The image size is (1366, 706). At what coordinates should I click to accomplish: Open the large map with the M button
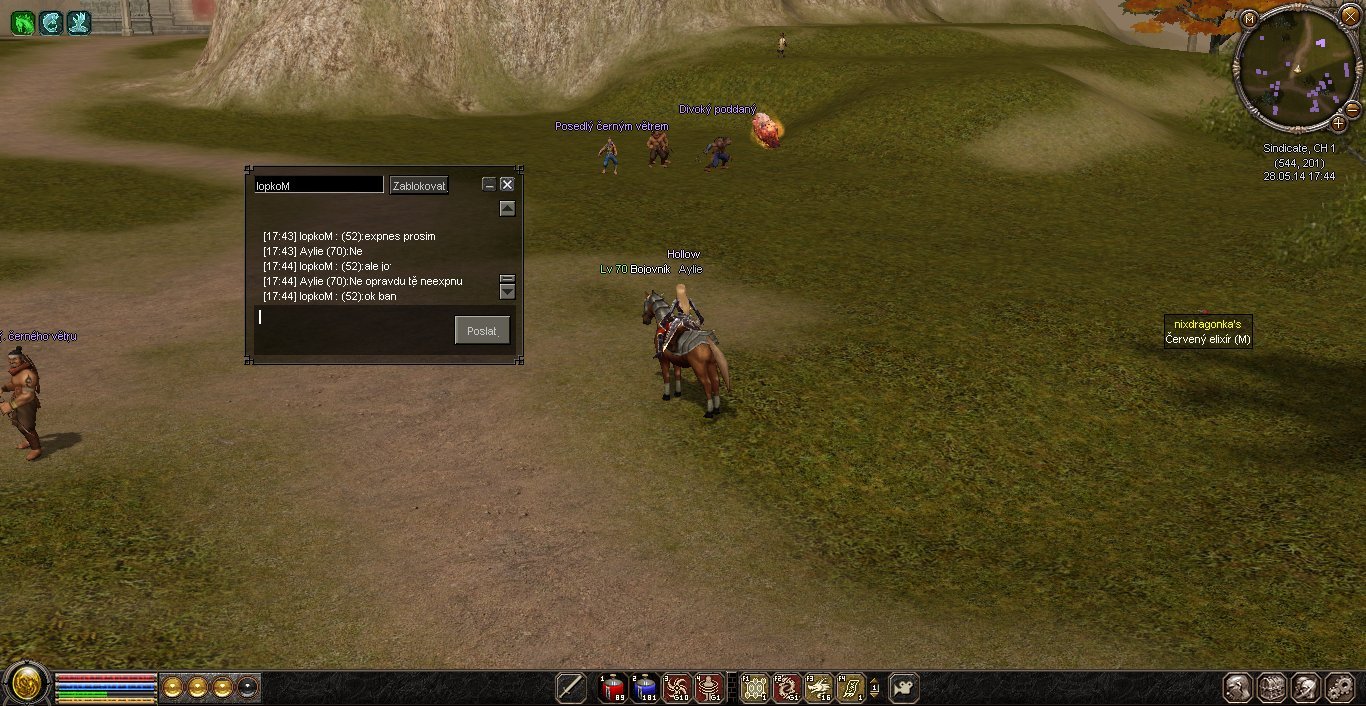point(1249,18)
